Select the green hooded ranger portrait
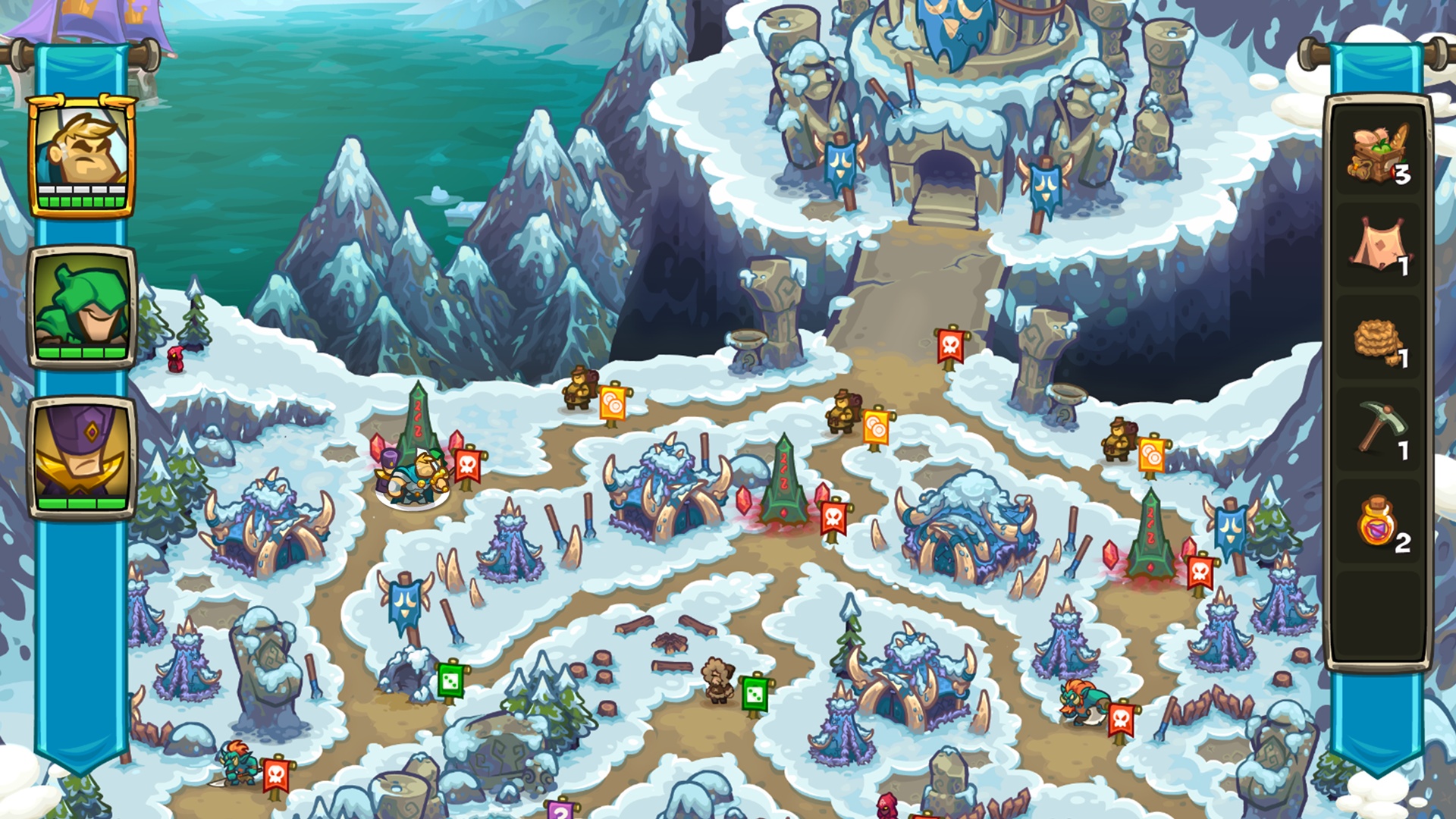 point(82,307)
